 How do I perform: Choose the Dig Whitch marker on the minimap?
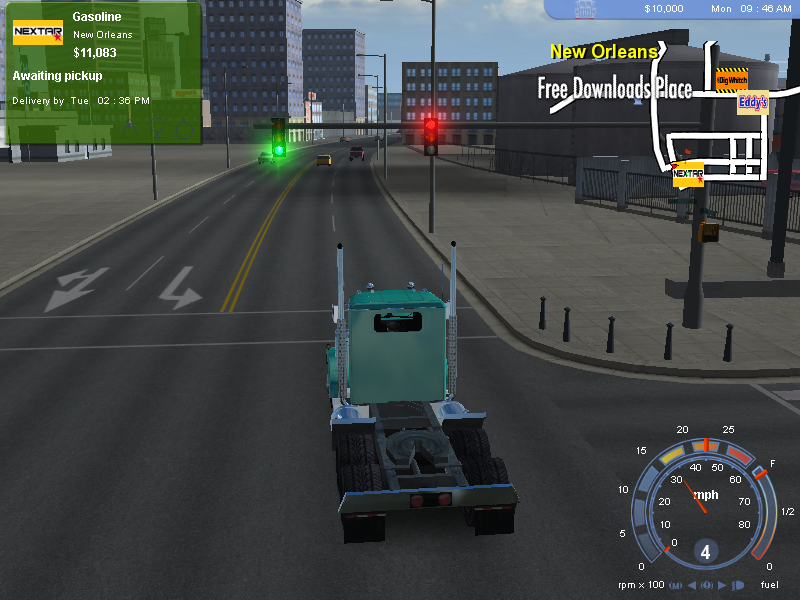(x=733, y=80)
